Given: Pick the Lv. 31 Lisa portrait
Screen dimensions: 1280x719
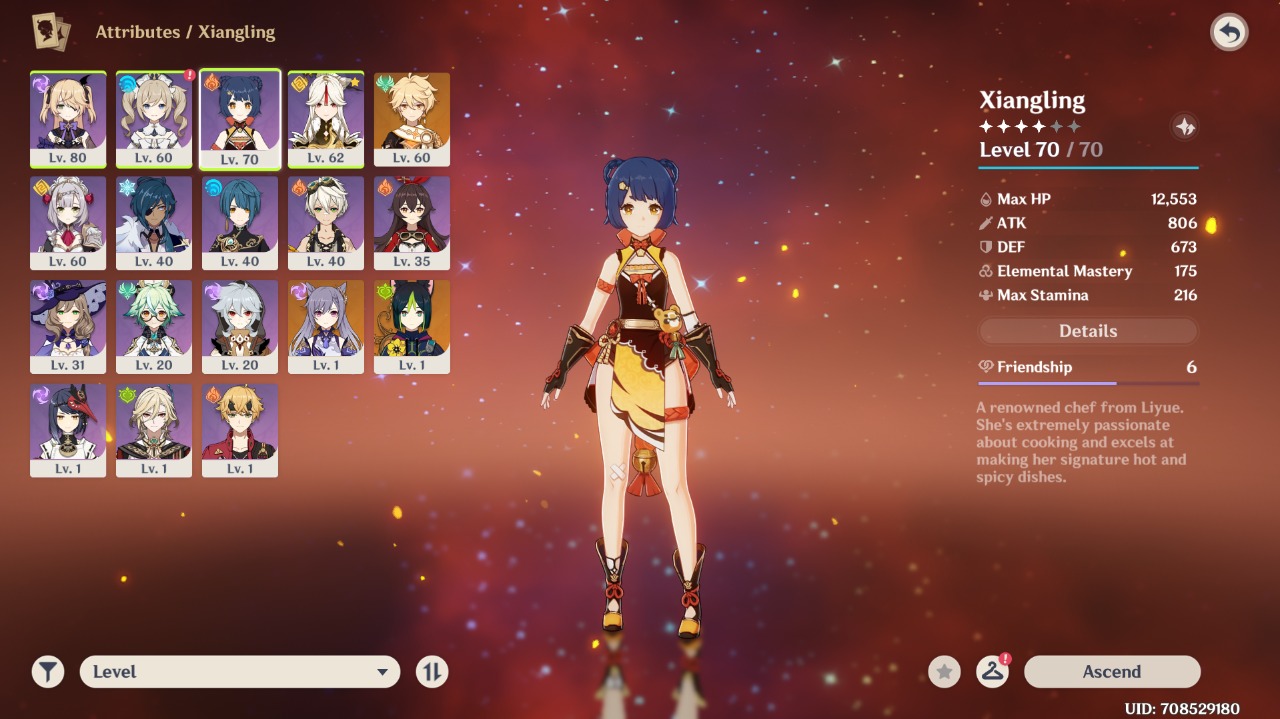Looking at the screenshot, I should pyautogui.click(x=68, y=326).
